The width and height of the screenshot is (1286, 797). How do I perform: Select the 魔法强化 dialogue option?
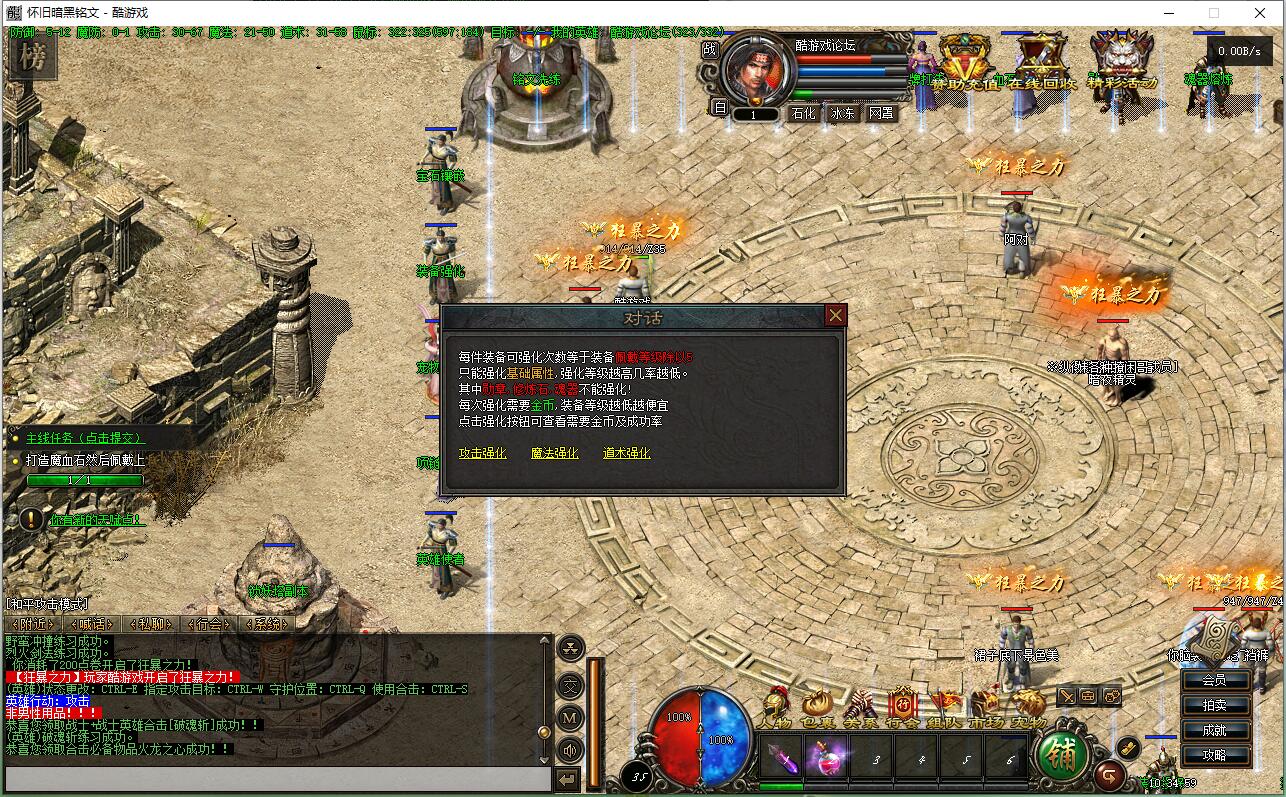554,453
